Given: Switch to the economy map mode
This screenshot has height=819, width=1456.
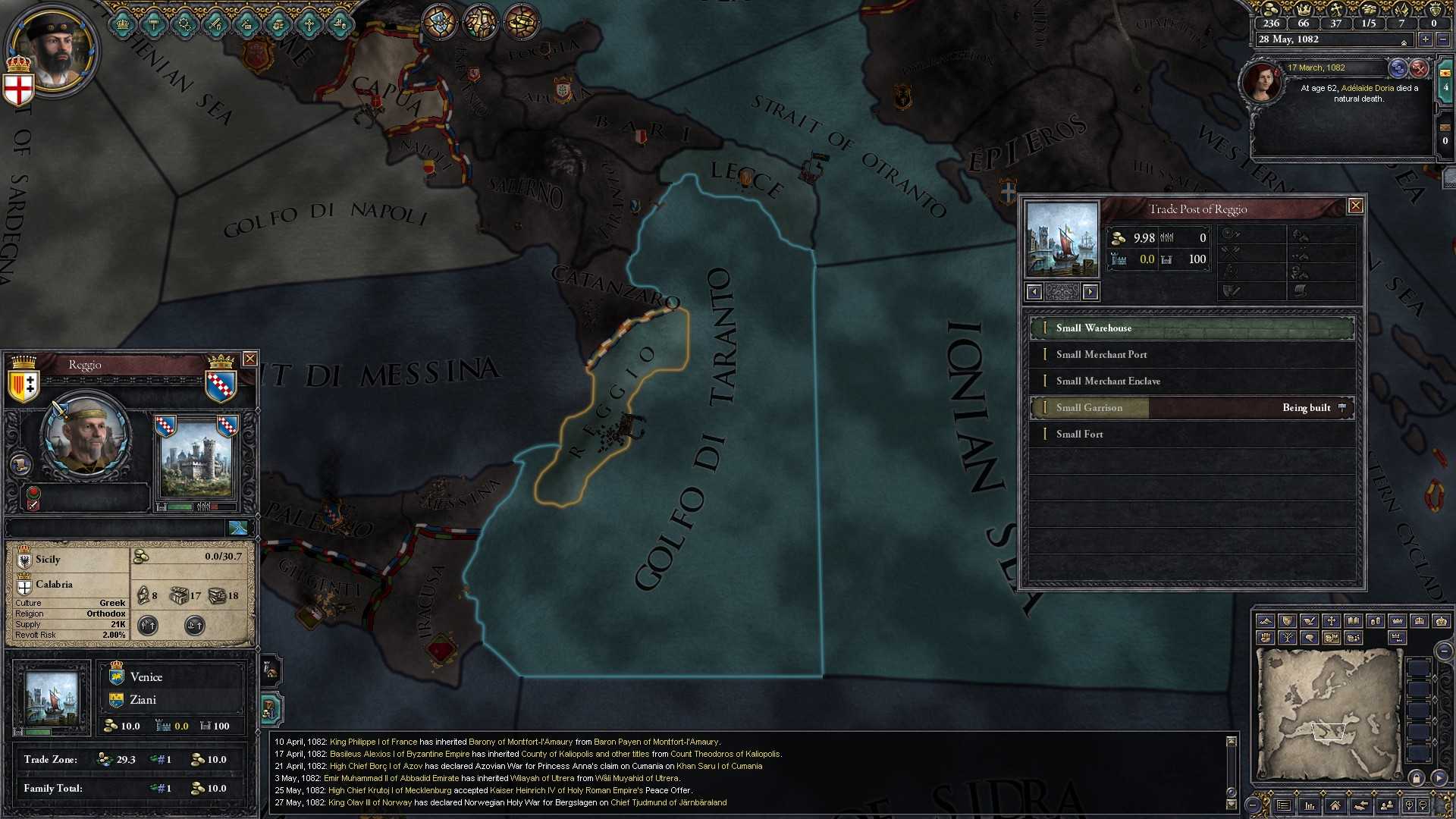Looking at the screenshot, I should 1375,620.
